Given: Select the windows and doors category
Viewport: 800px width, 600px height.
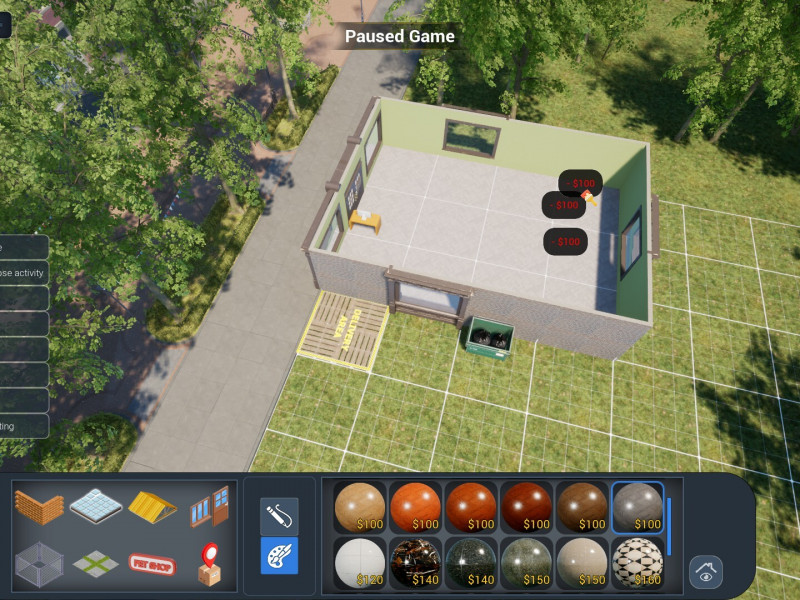Looking at the screenshot, I should coord(207,507).
